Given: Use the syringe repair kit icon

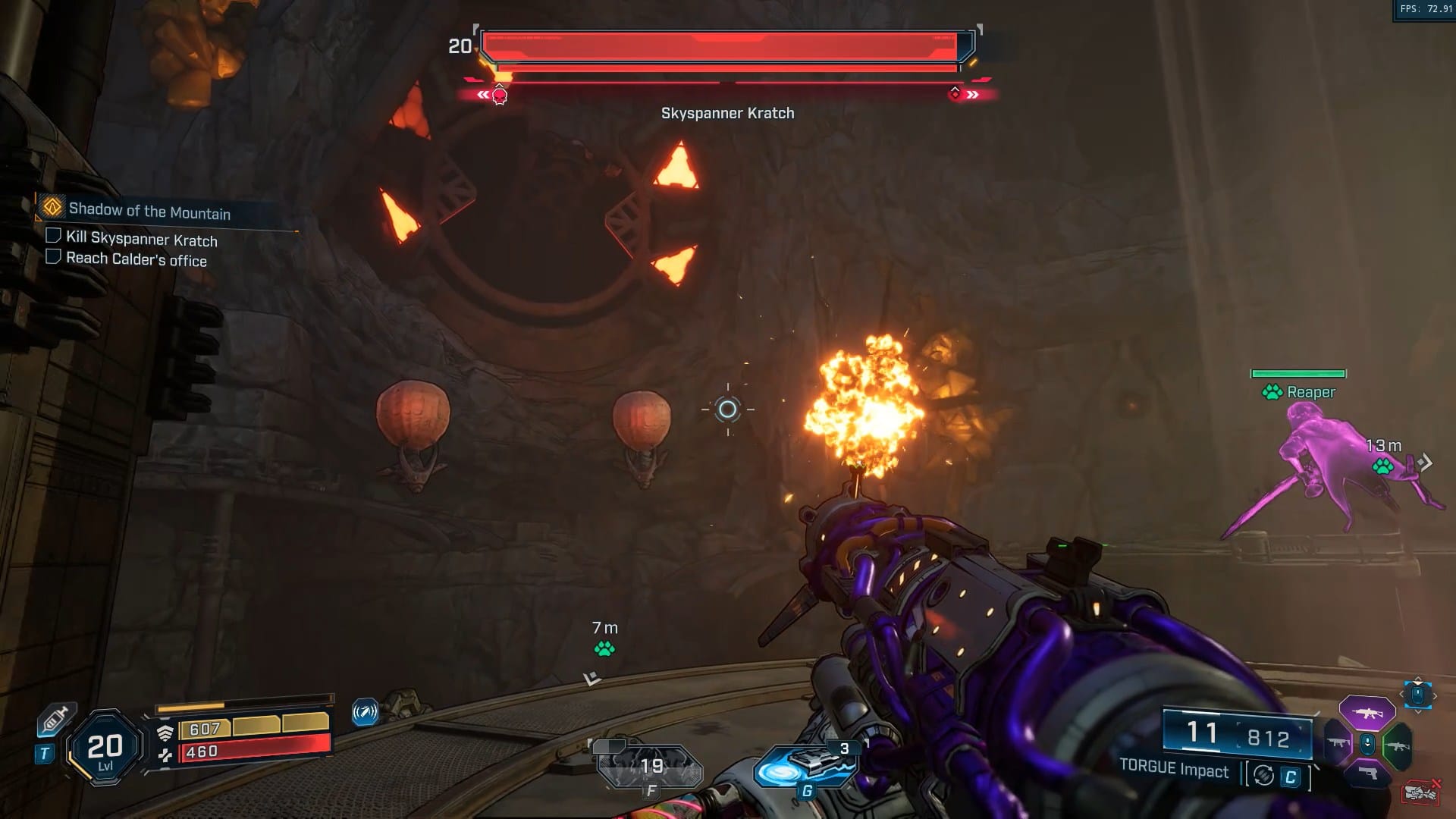Looking at the screenshot, I should [x=56, y=719].
